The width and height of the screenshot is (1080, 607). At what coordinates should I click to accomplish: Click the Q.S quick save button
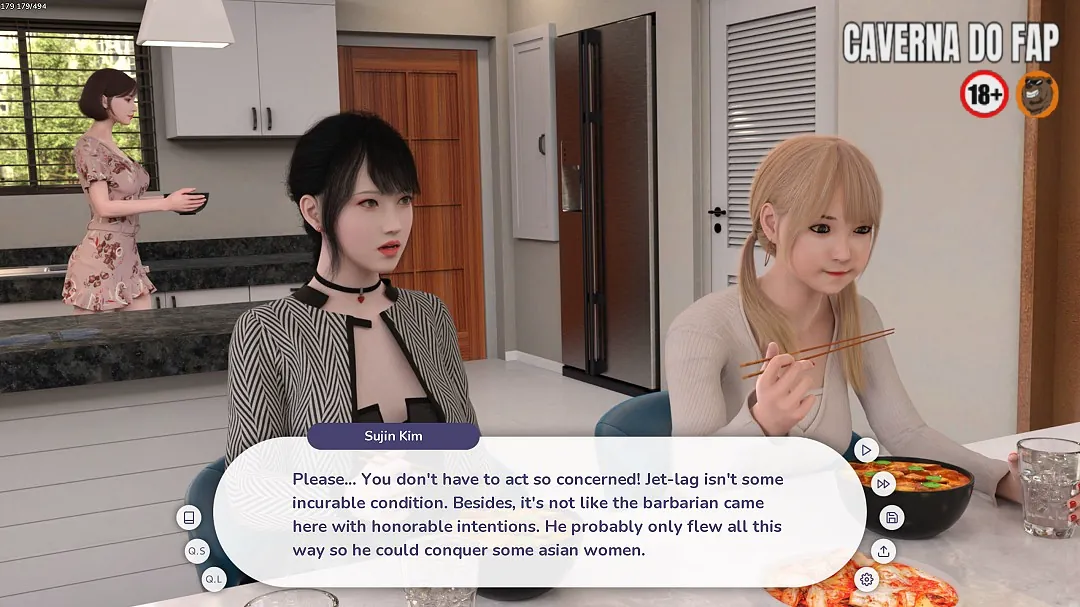pos(197,551)
